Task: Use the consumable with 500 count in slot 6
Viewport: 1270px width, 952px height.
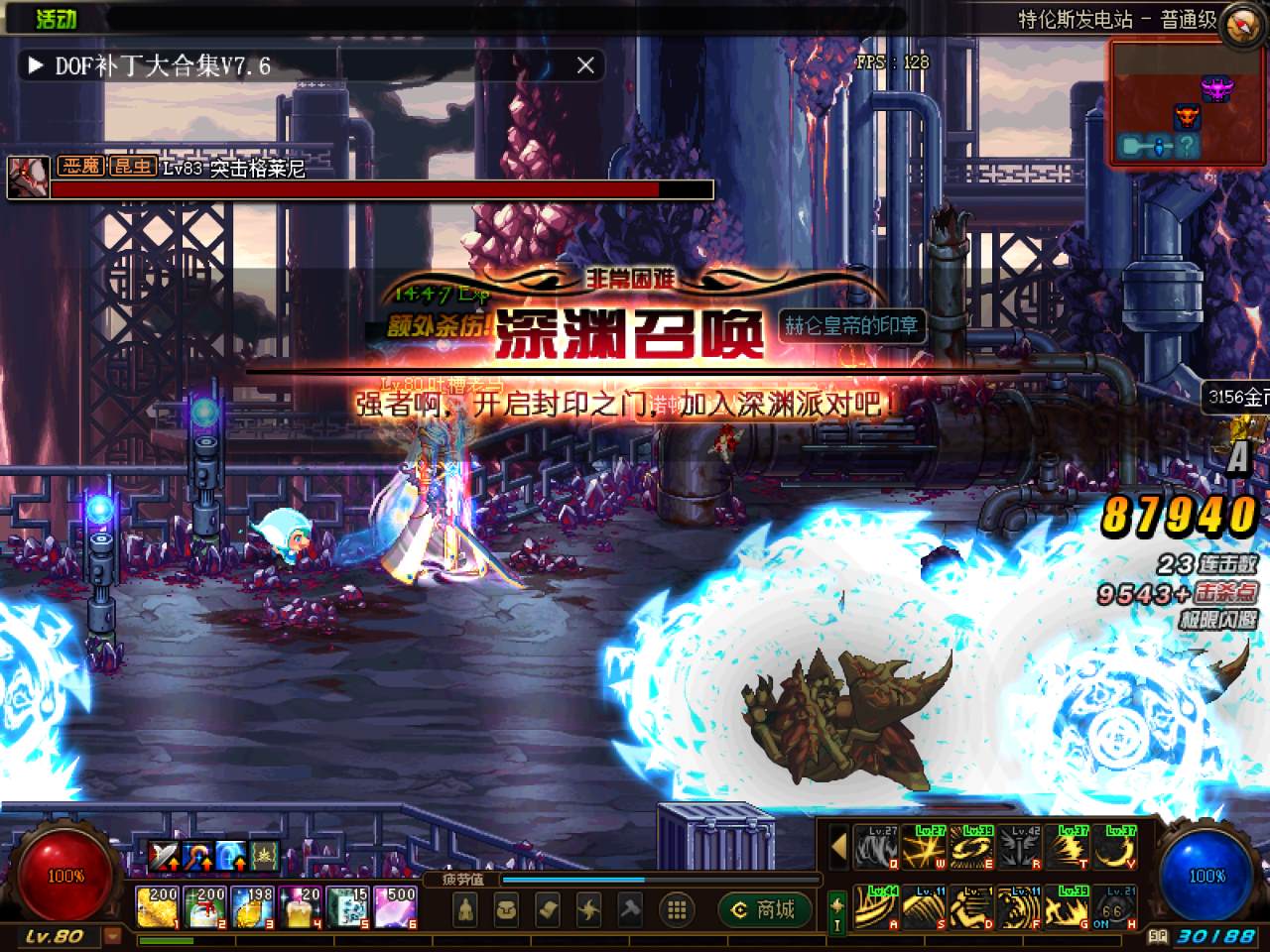Action: pyautogui.click(x=396, y=907)
